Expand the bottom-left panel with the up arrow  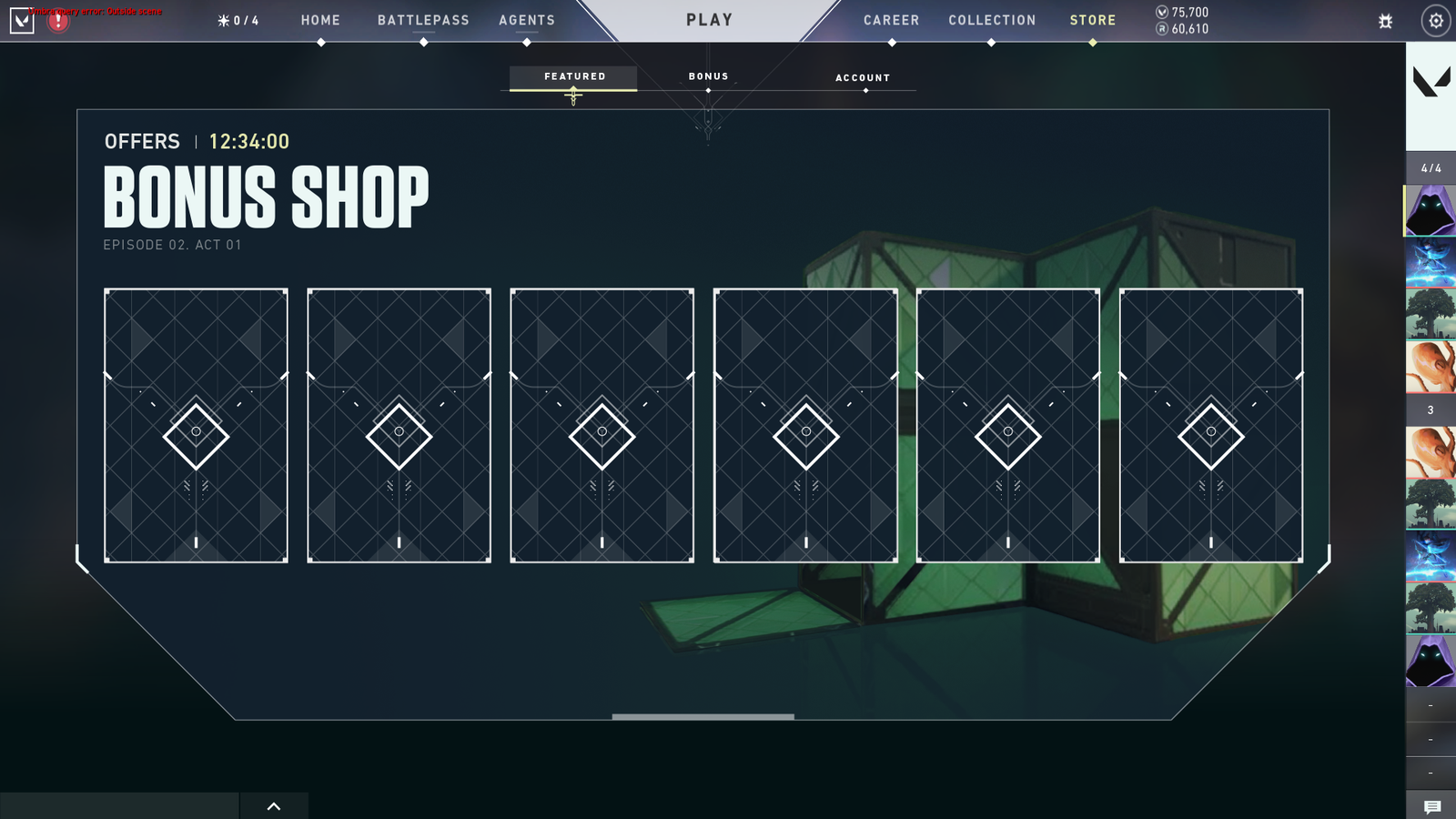pos(274,806)
